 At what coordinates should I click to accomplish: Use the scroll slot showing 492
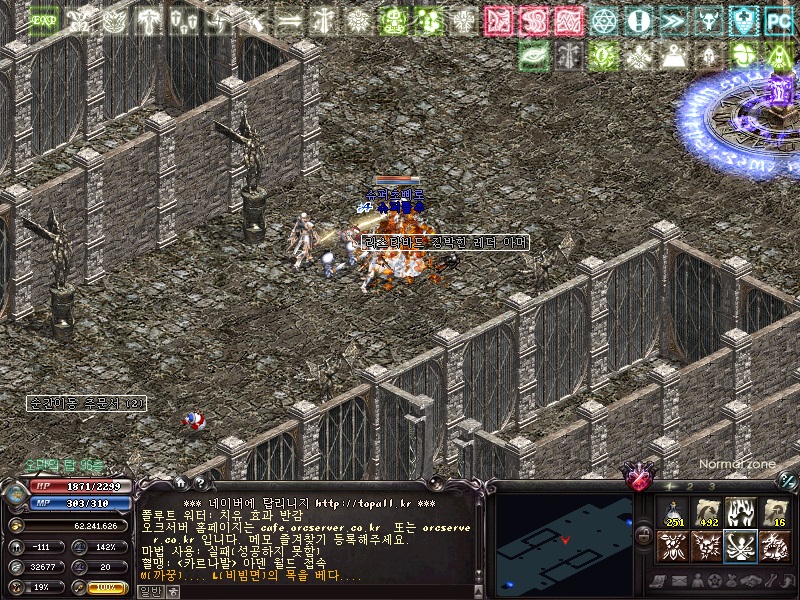pyautogui.click(x=708, y=512)
